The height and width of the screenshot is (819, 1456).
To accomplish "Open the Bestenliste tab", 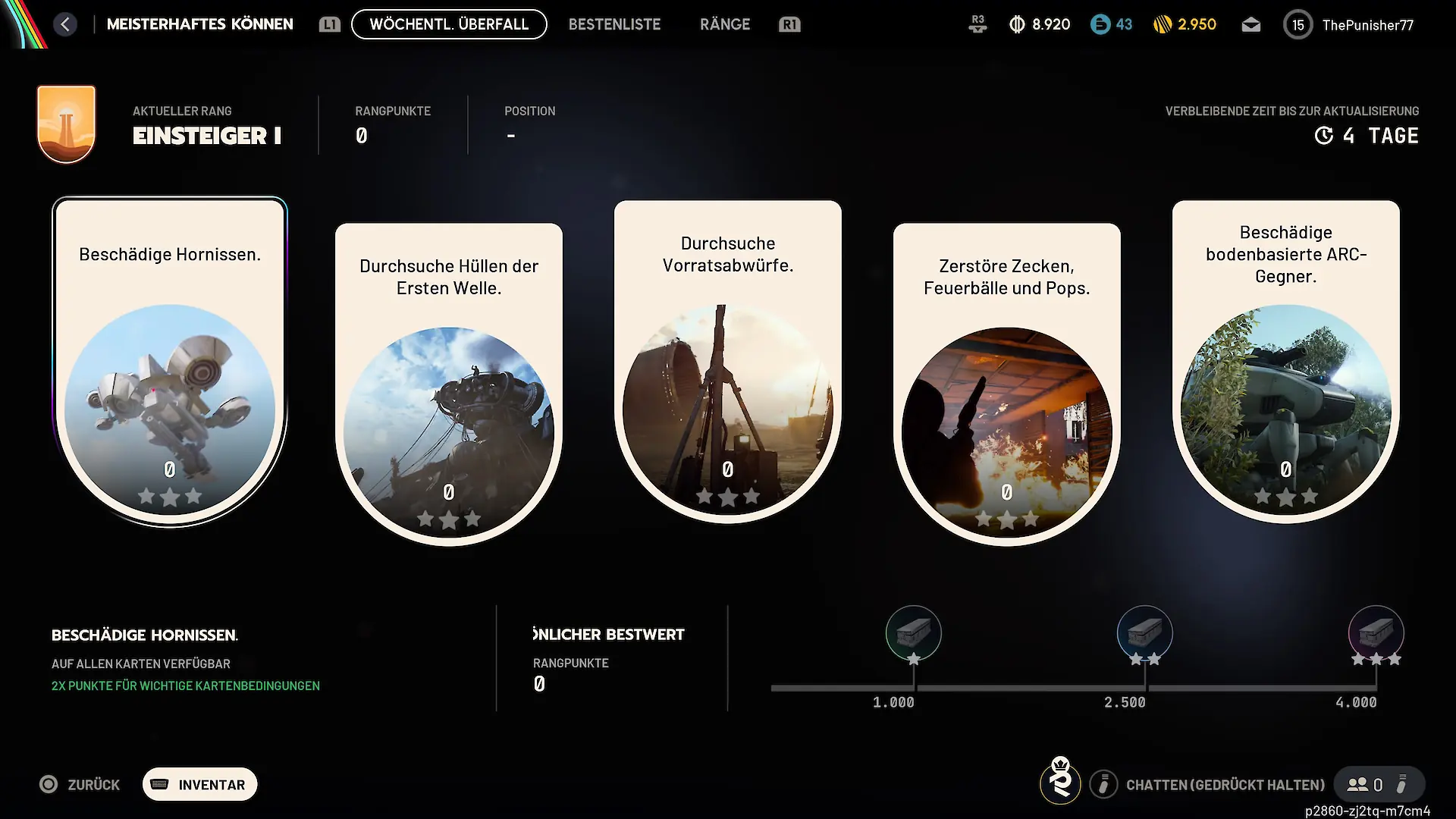I will pos(614,24).
